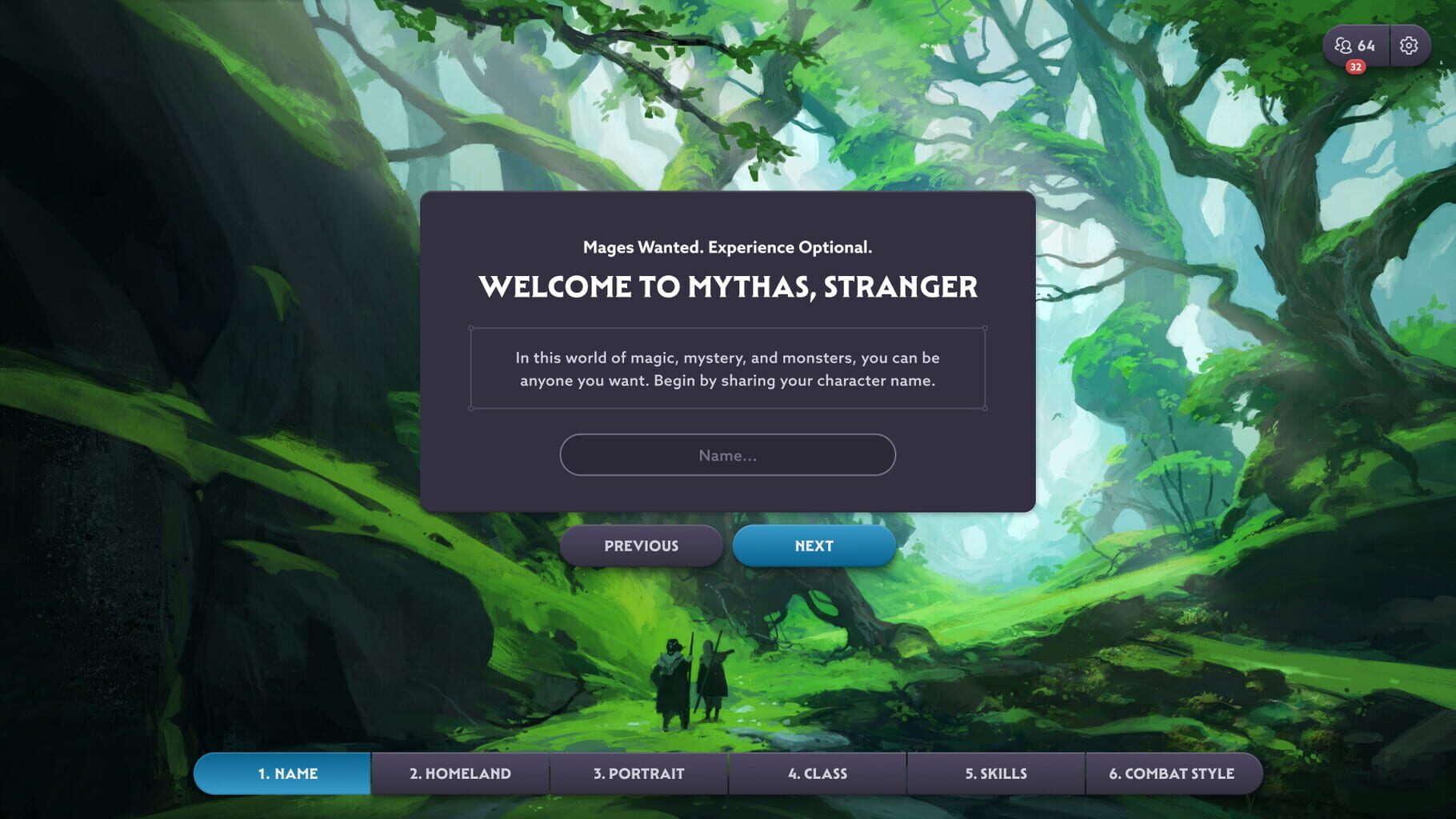Click the players count showing 64
Viewport: 1456px width, 819px height.
click(1366, 46)
